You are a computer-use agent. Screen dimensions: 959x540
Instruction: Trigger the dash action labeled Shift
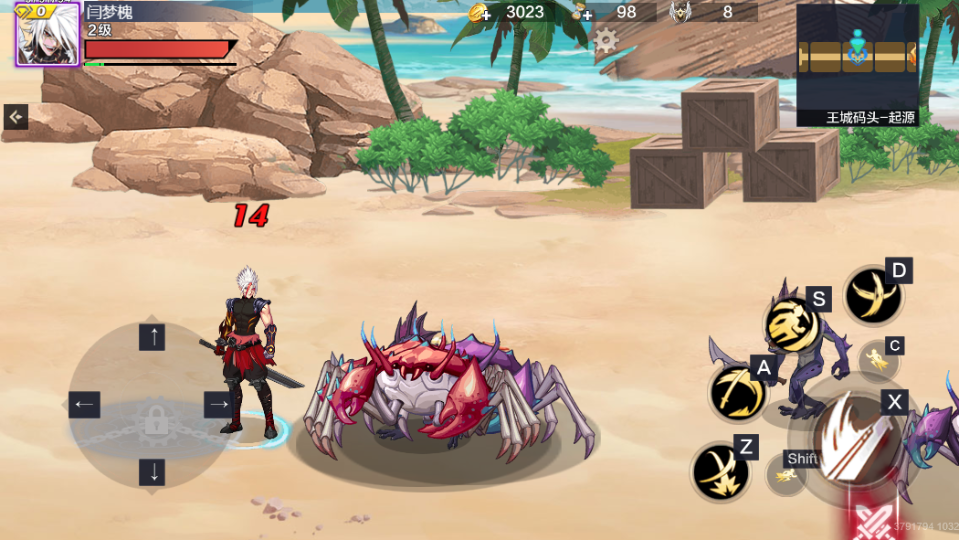[x=787, y=475]
